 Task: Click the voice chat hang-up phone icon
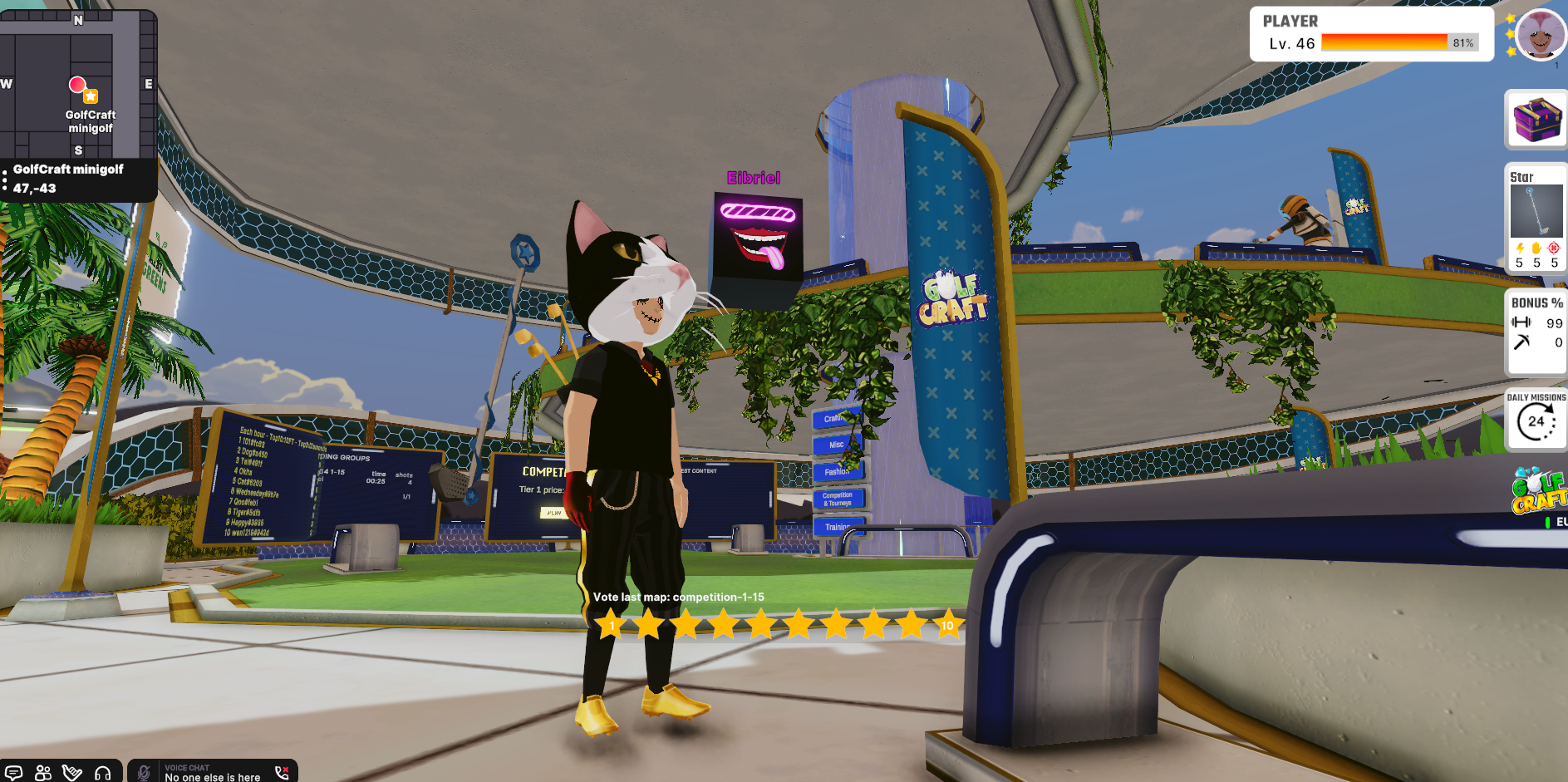[x=282, y=772]
